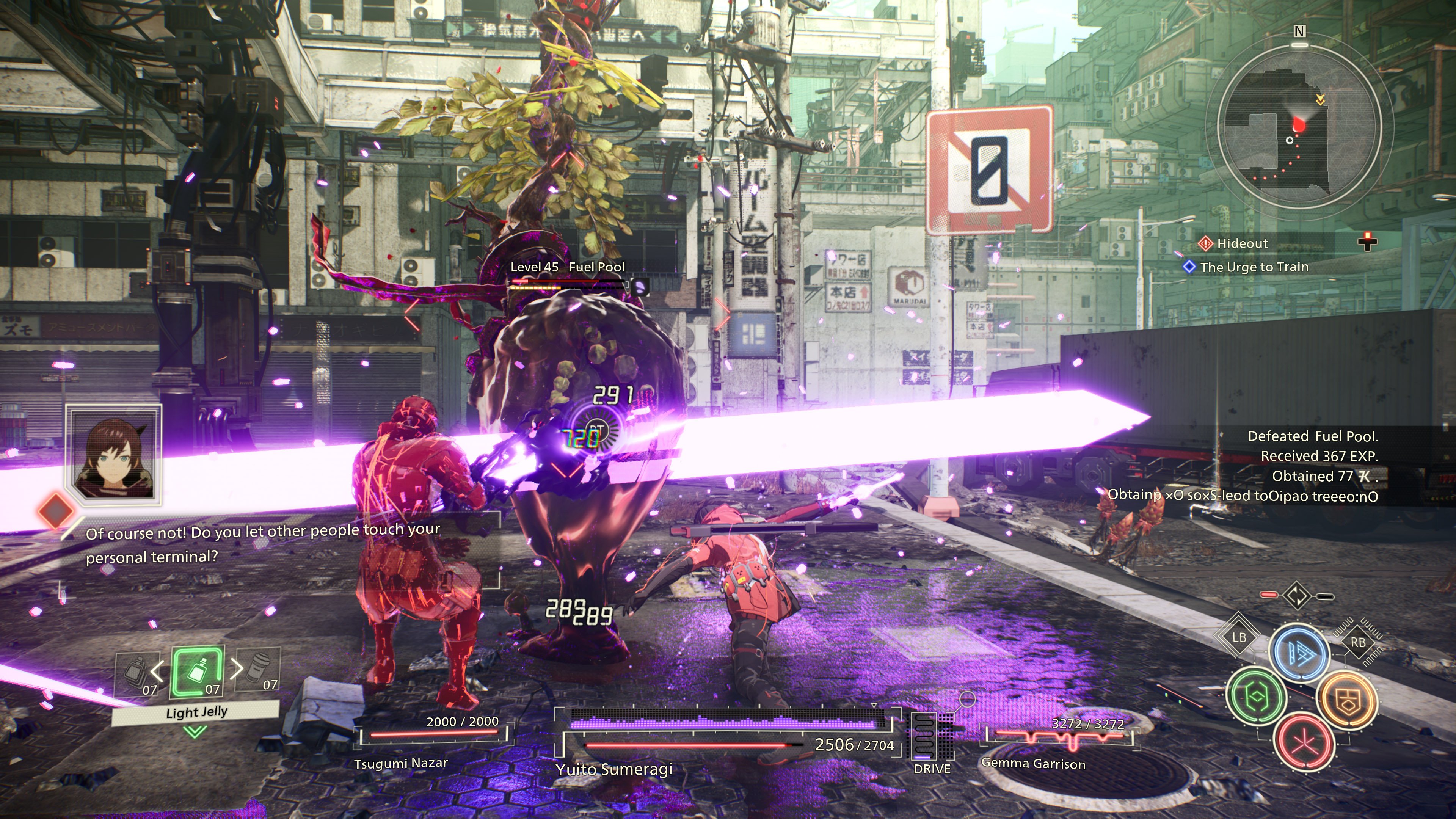Cycle items with the right arrow
Screen dimensions: 1456x819
coord(237,668)
